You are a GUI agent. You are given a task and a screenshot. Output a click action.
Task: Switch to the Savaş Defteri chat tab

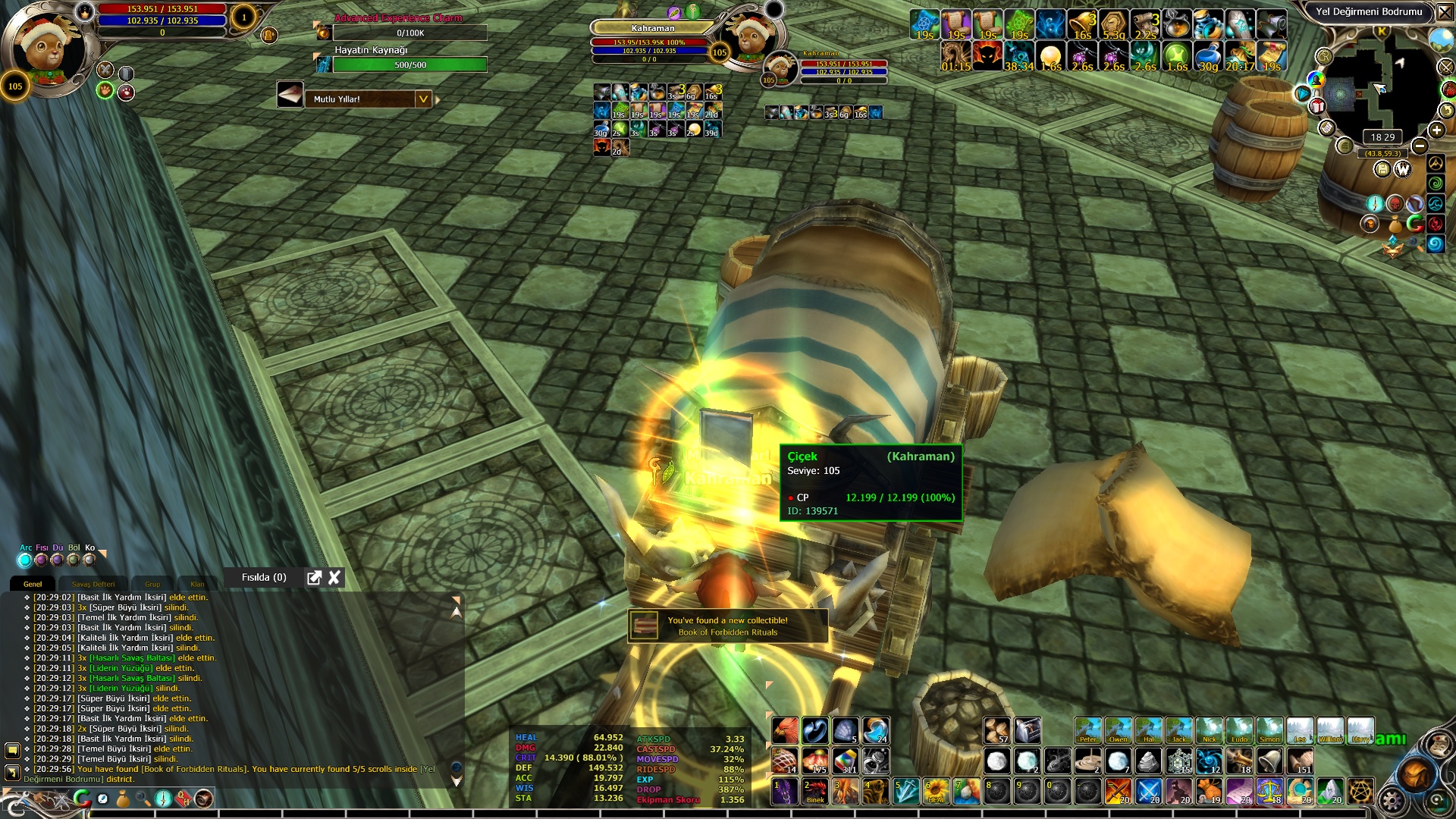click(x=93, y=584)
